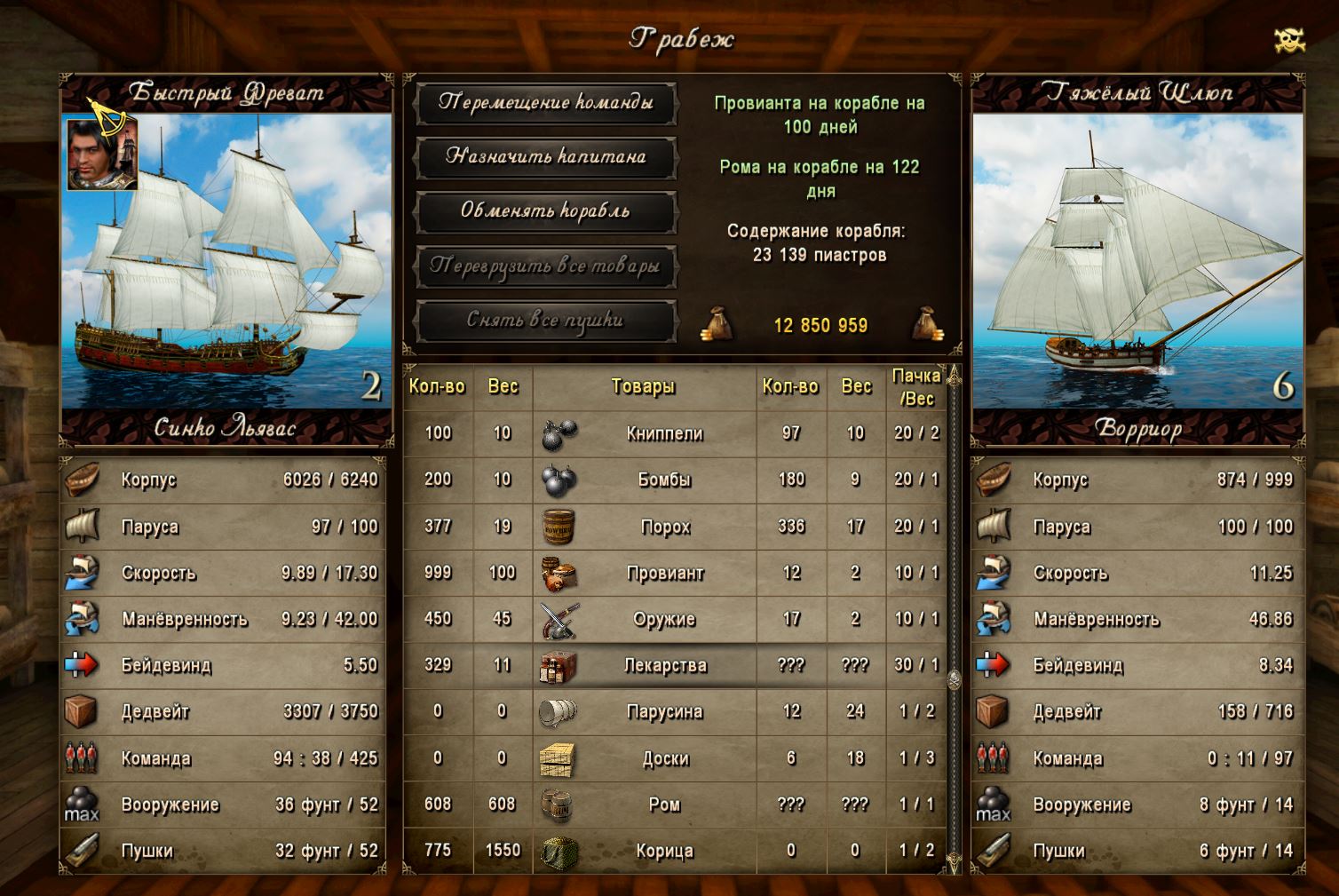This screenshot has width=1339, height=896.
Task: Activate the Снять все пушки button
Action: coord(545,321)
